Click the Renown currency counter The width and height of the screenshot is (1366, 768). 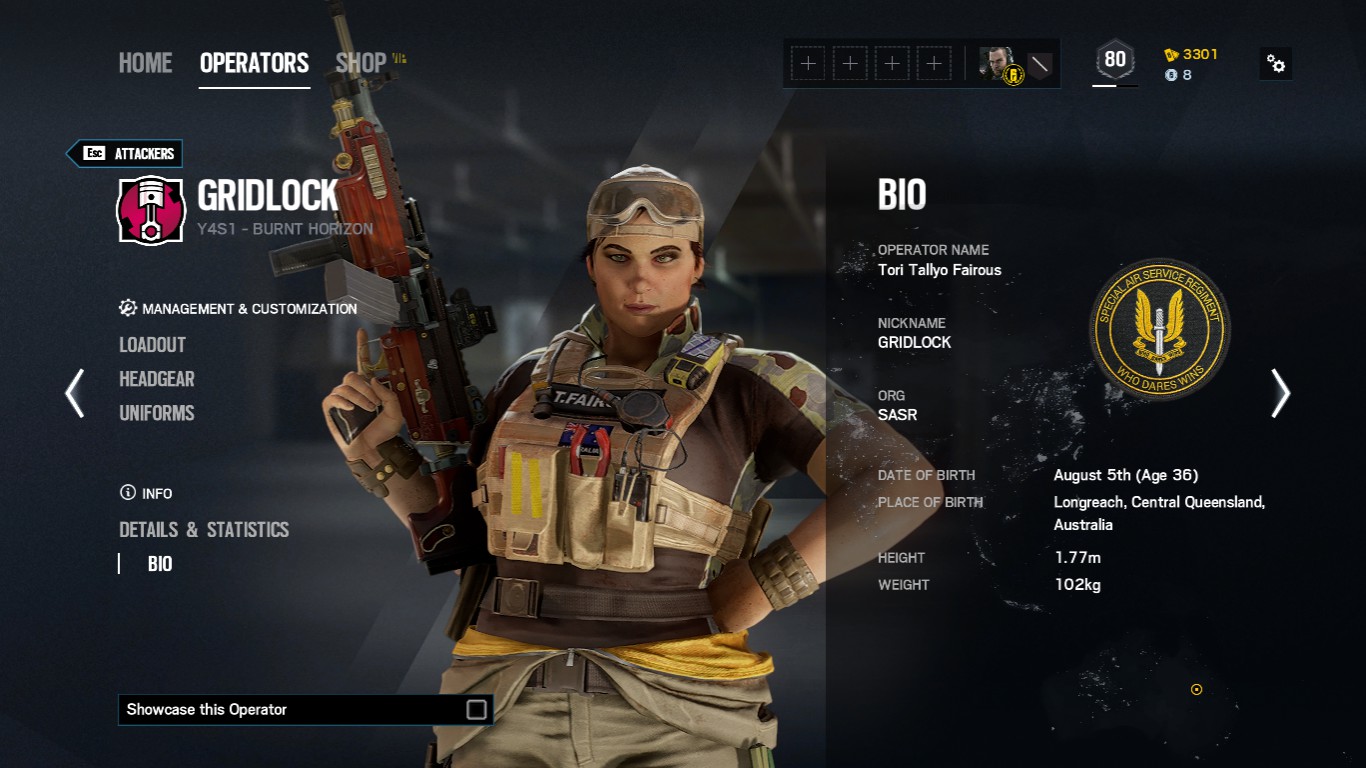click(1191, 54)
